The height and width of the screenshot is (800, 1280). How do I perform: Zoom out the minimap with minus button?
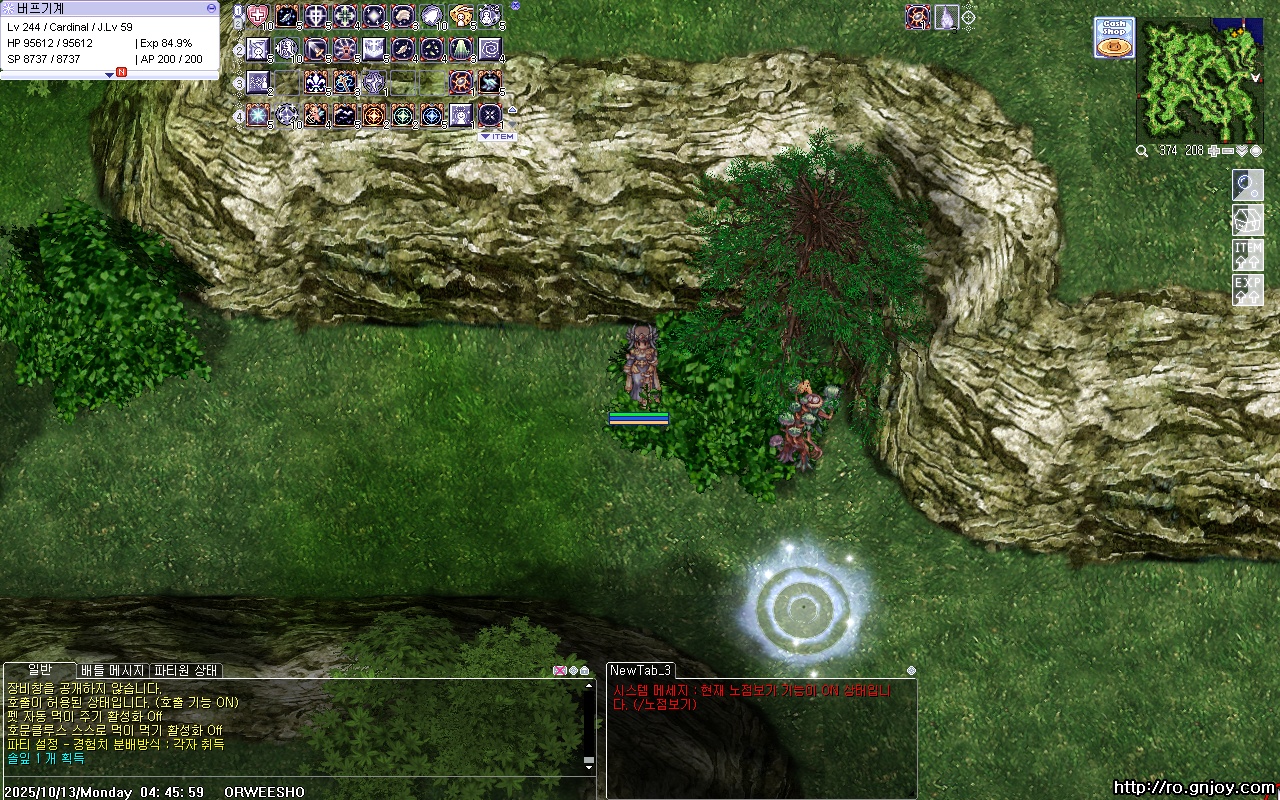point(1228,151)
